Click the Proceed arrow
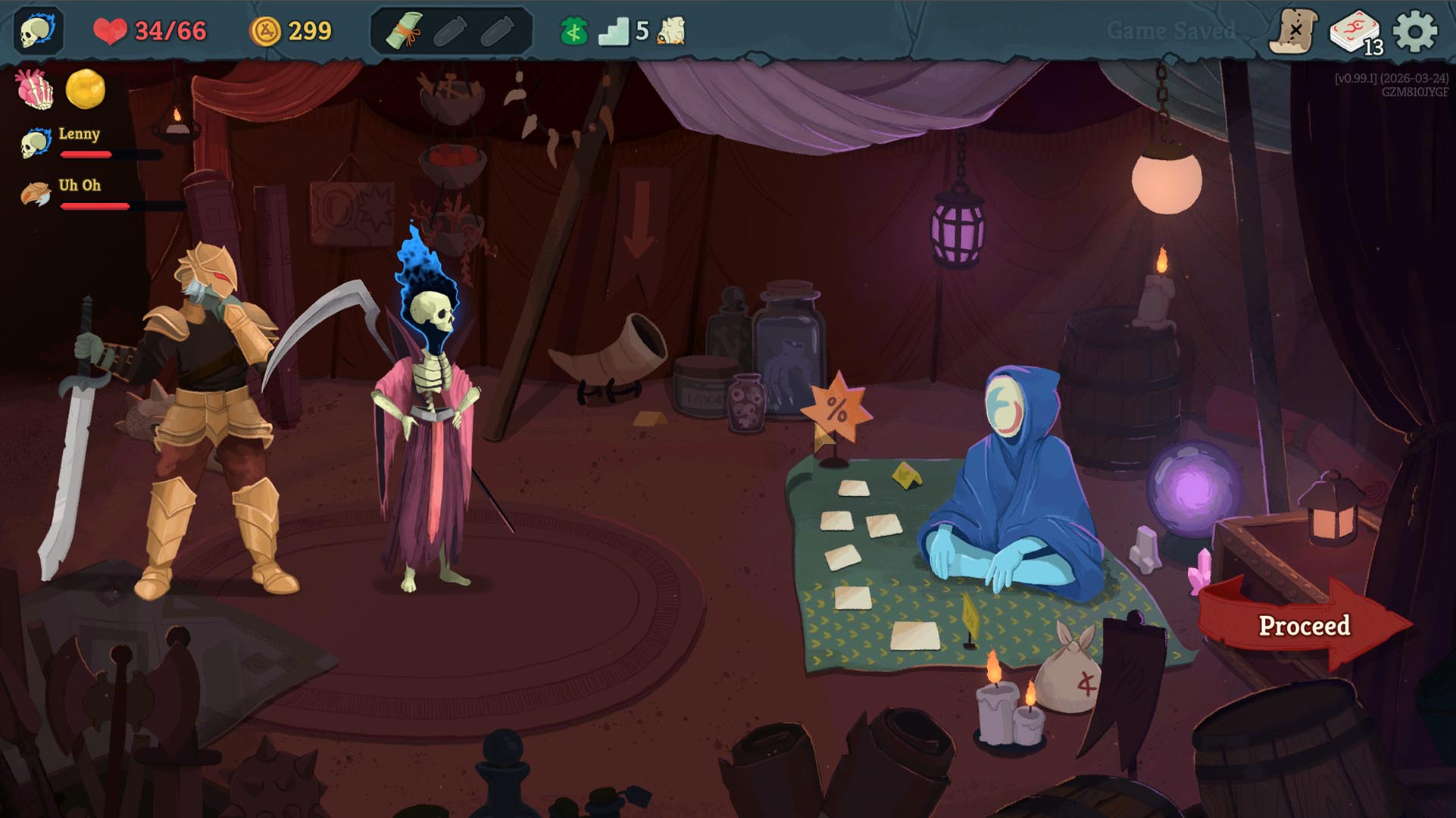 1304,624
